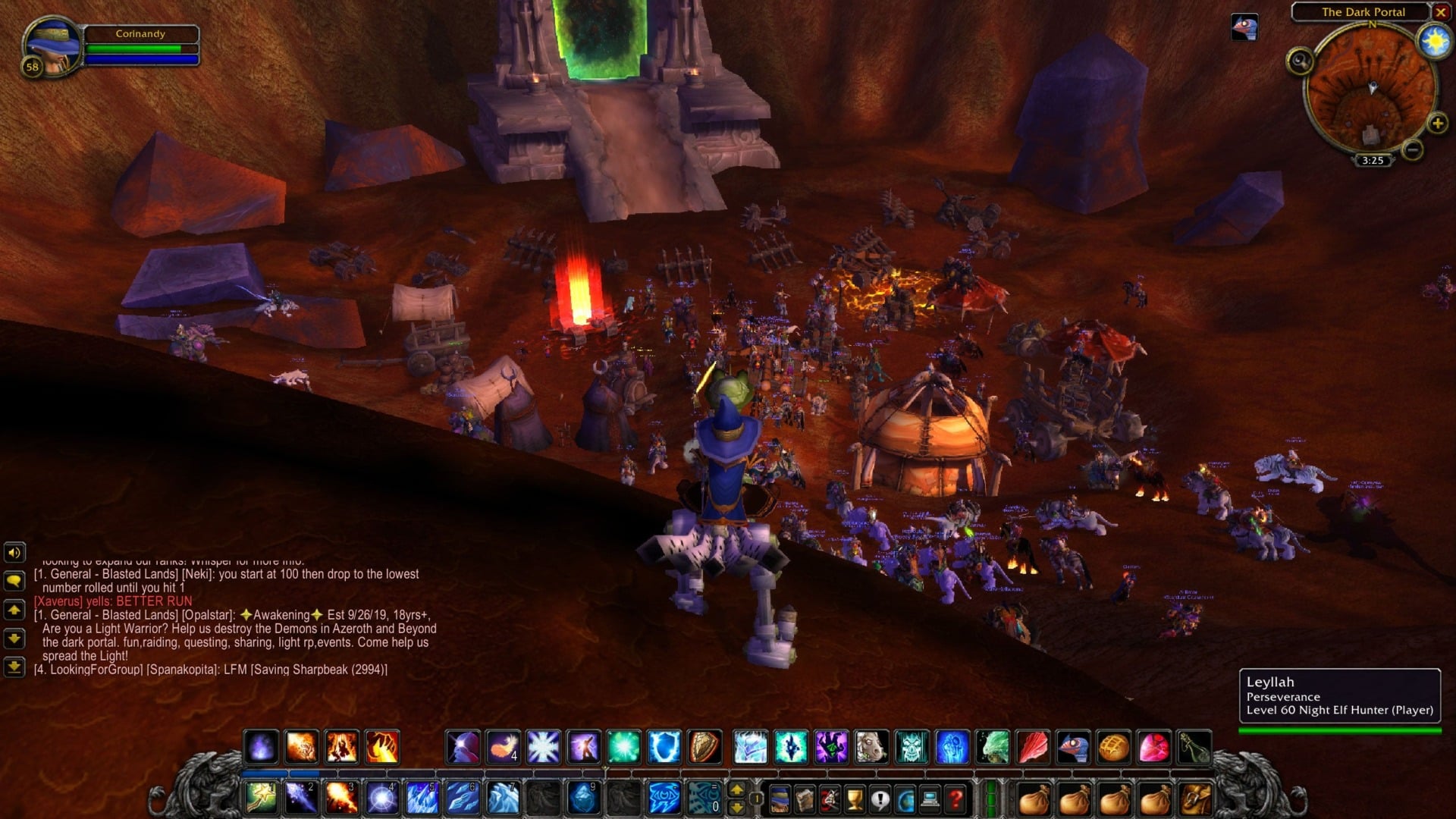Zoom out the minimap with minus button

pyautogui.click(x=1413, y=150)
